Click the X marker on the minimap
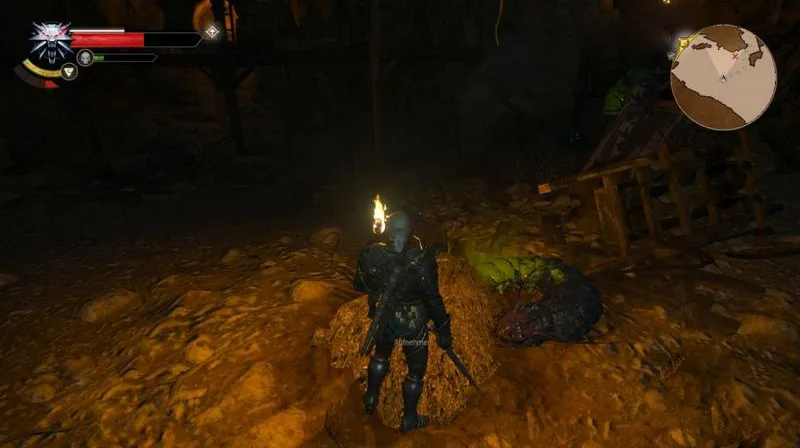 (x=737, y=57)
